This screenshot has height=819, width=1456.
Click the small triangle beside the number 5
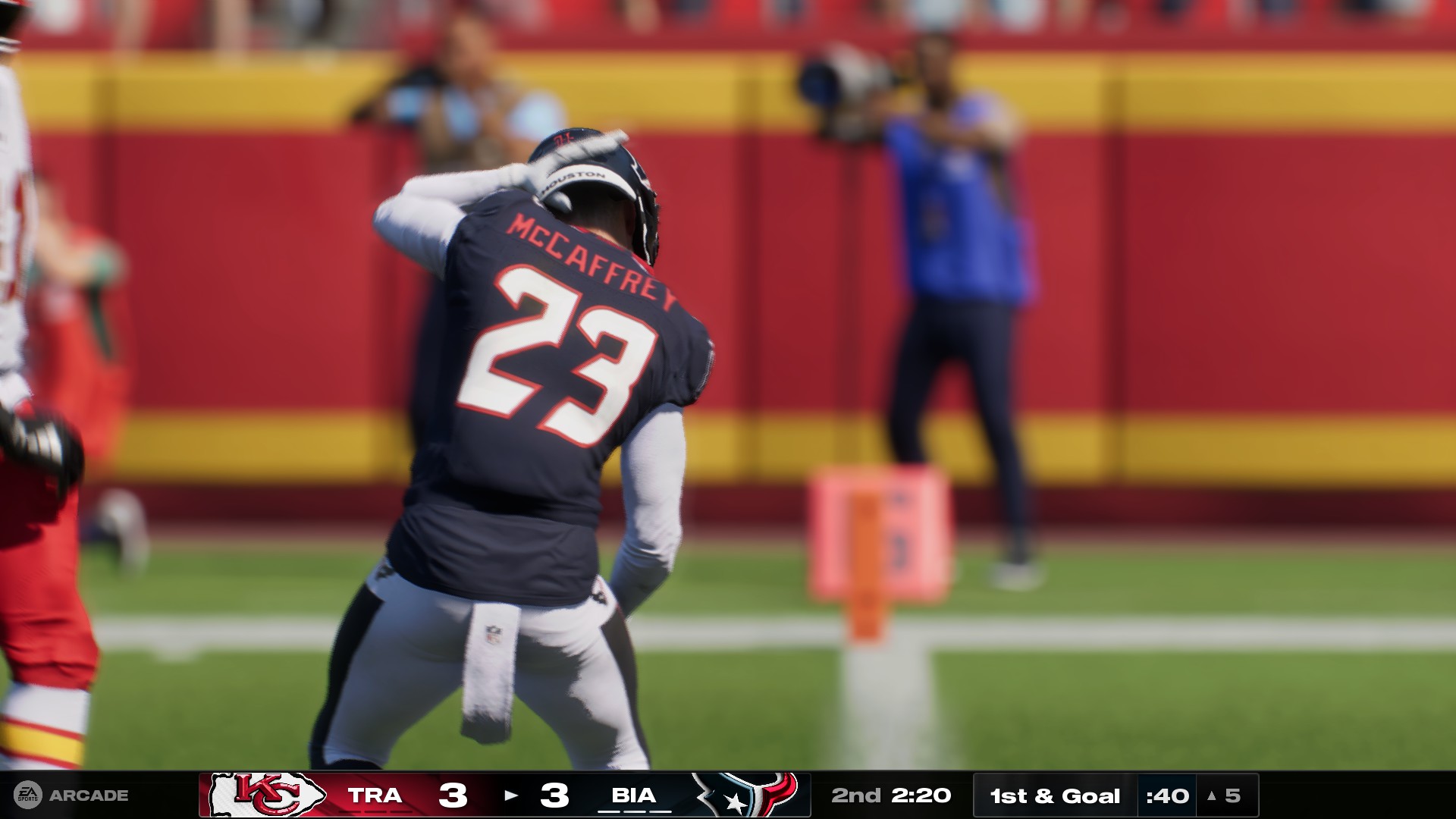click(x=1211, y=794)
